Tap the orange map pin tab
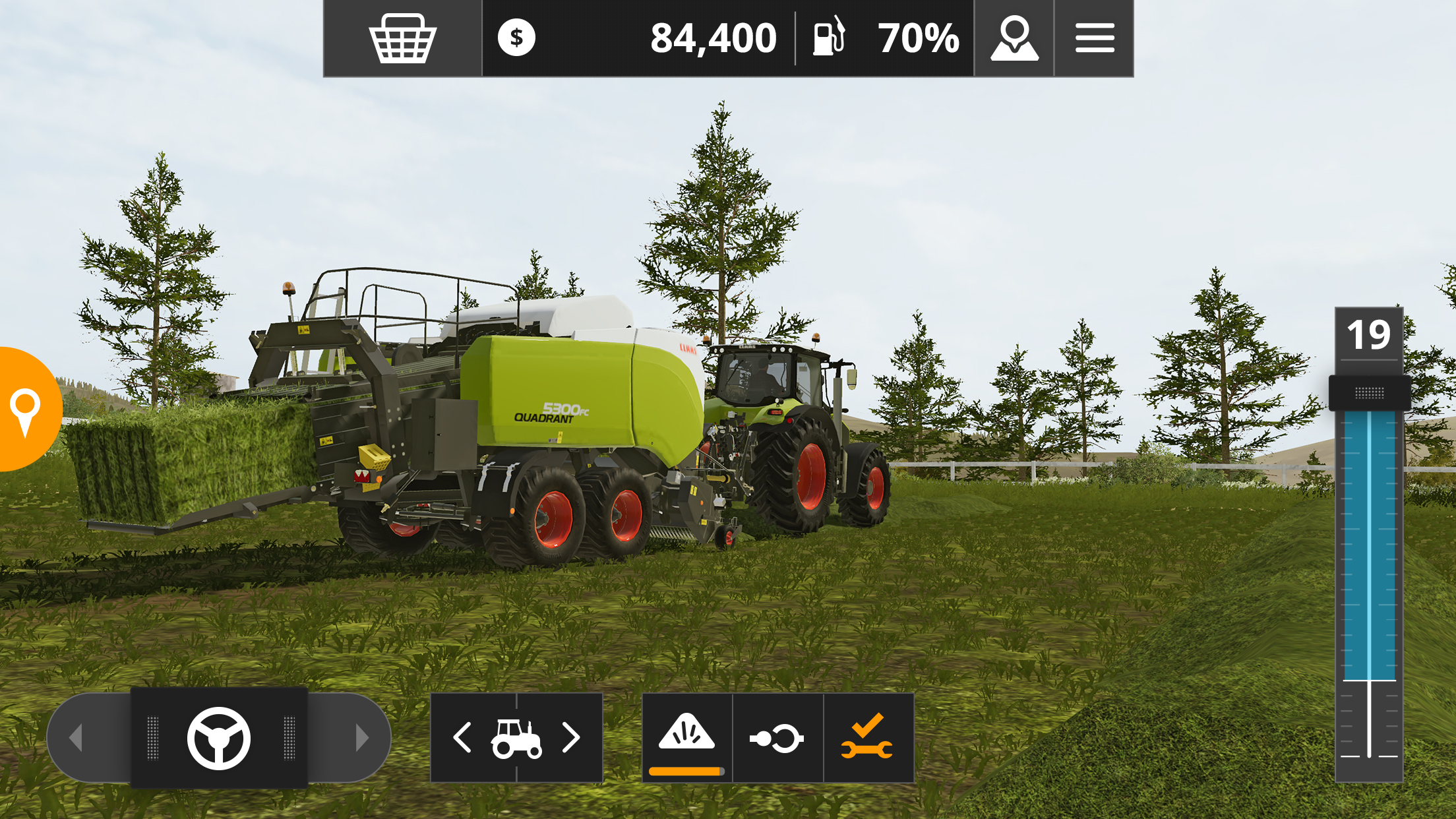 pyautogui.click(x=26, y=410)
